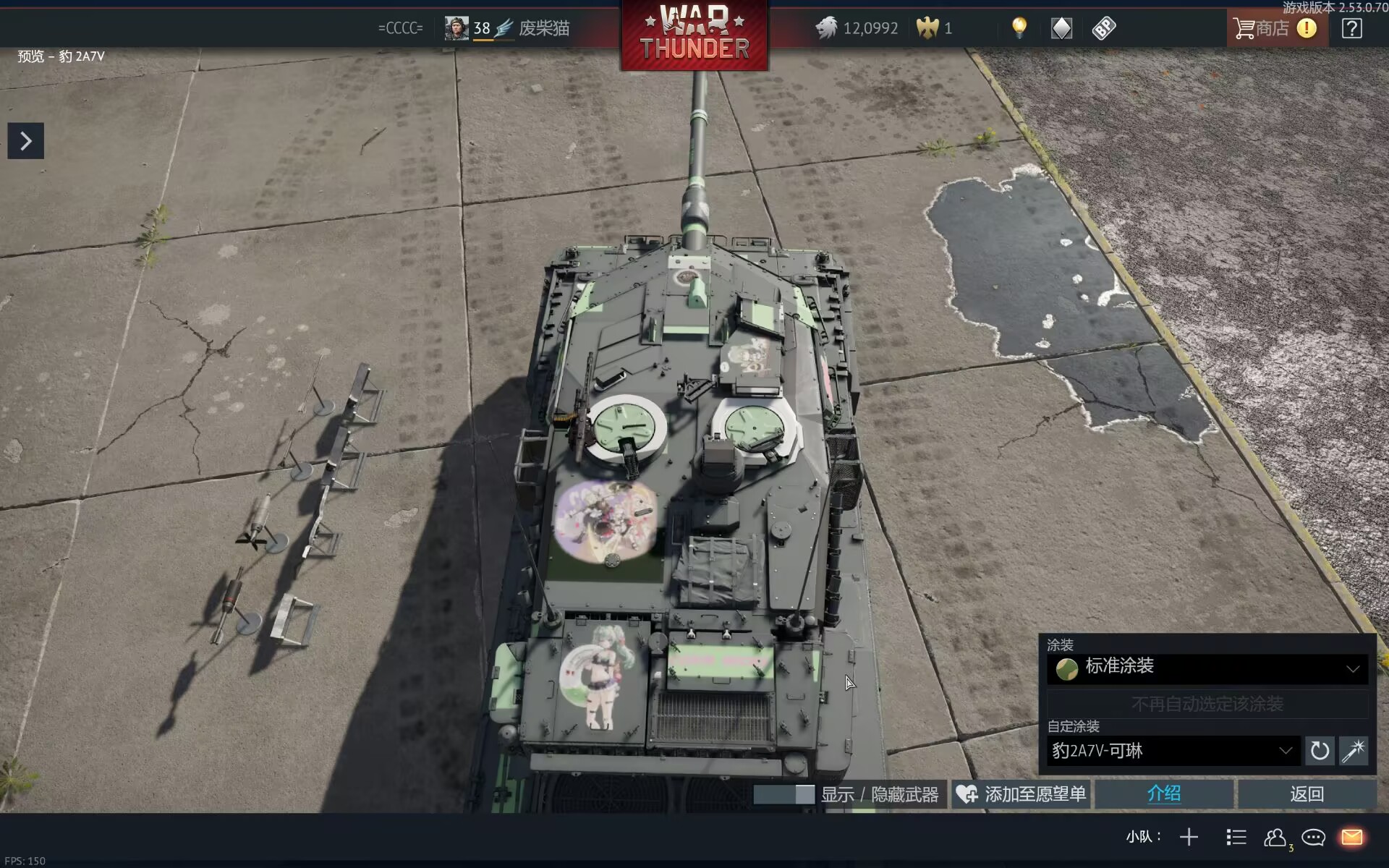Add a squad member with plus icon
The height and width of the screenshot is (868, 1389).
click(1189, 838)
